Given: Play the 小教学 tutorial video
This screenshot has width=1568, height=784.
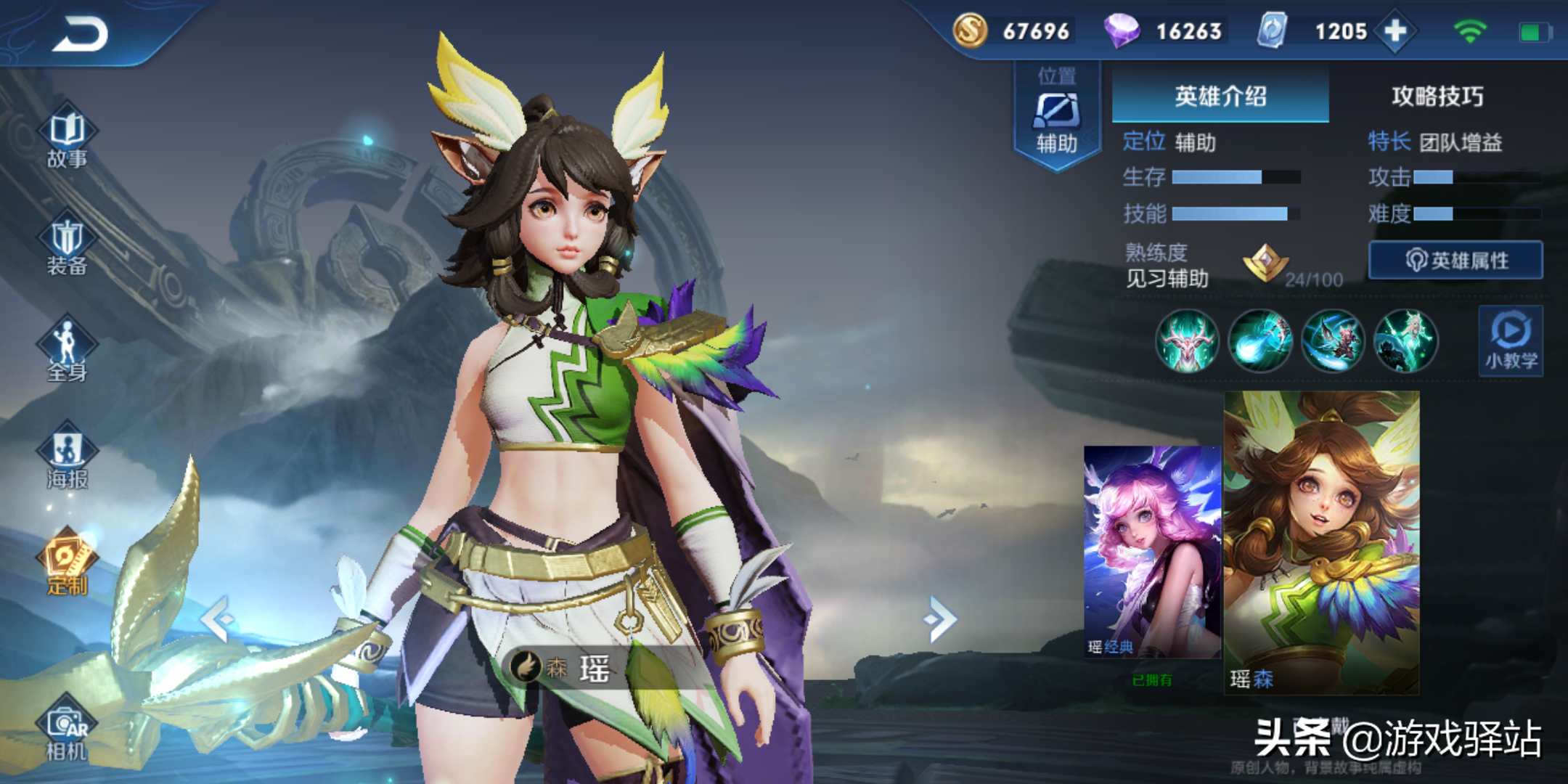Looking at the screenshot, I should (x=1511, y=340).
